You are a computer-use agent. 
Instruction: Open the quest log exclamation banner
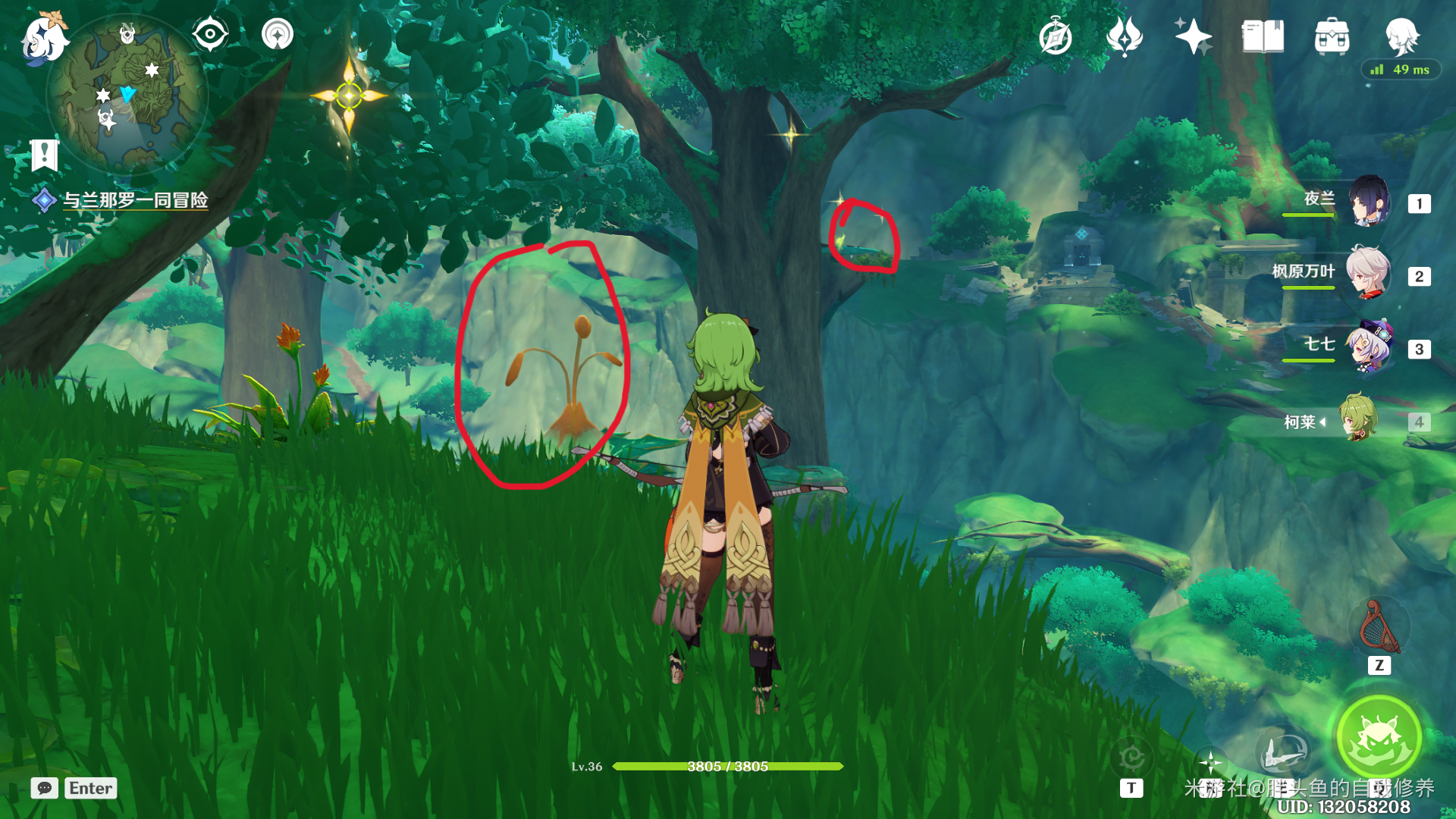(44, 155)
